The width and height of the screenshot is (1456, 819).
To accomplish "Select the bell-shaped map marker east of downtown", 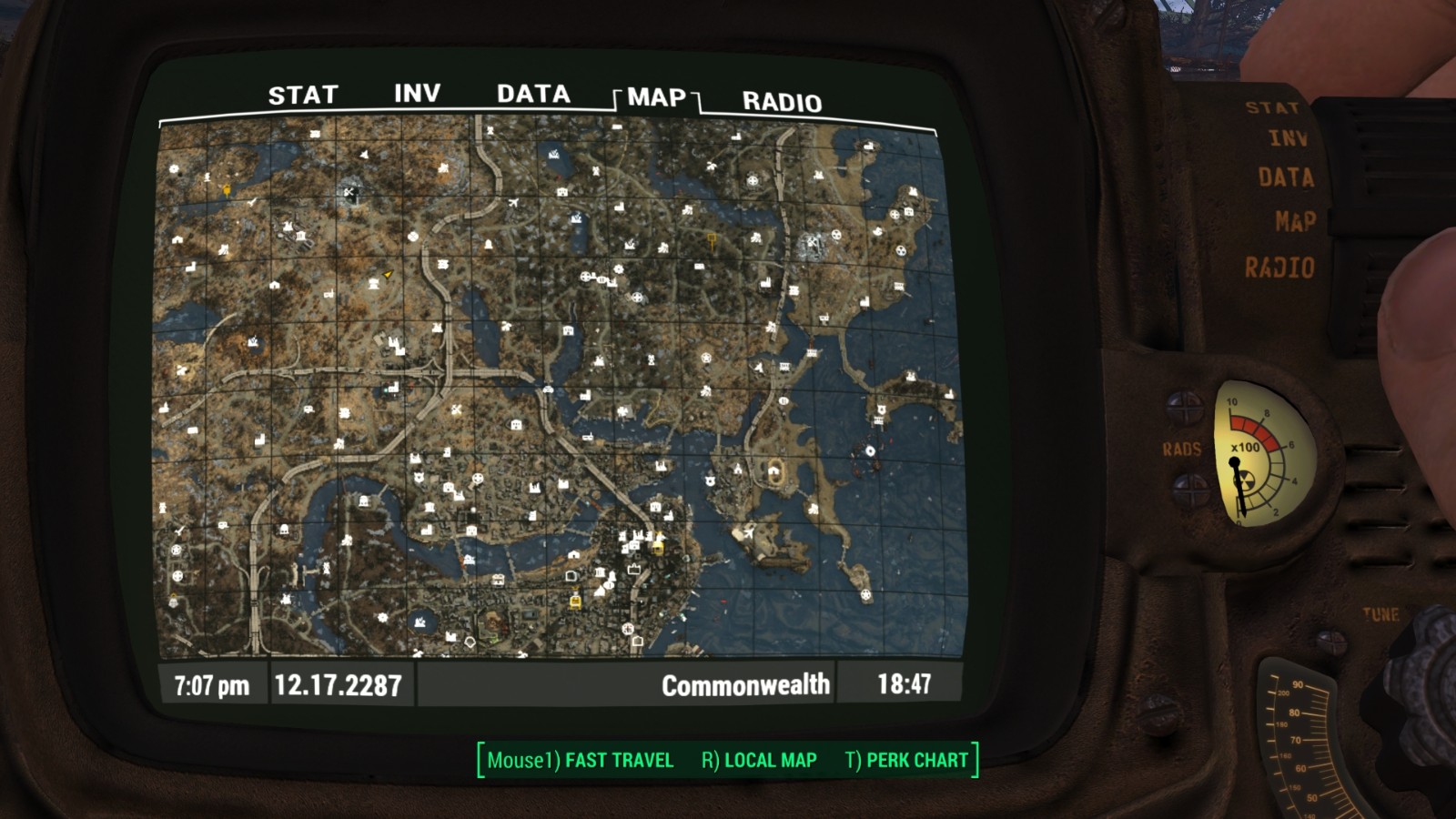I will (x=489, y=244).
